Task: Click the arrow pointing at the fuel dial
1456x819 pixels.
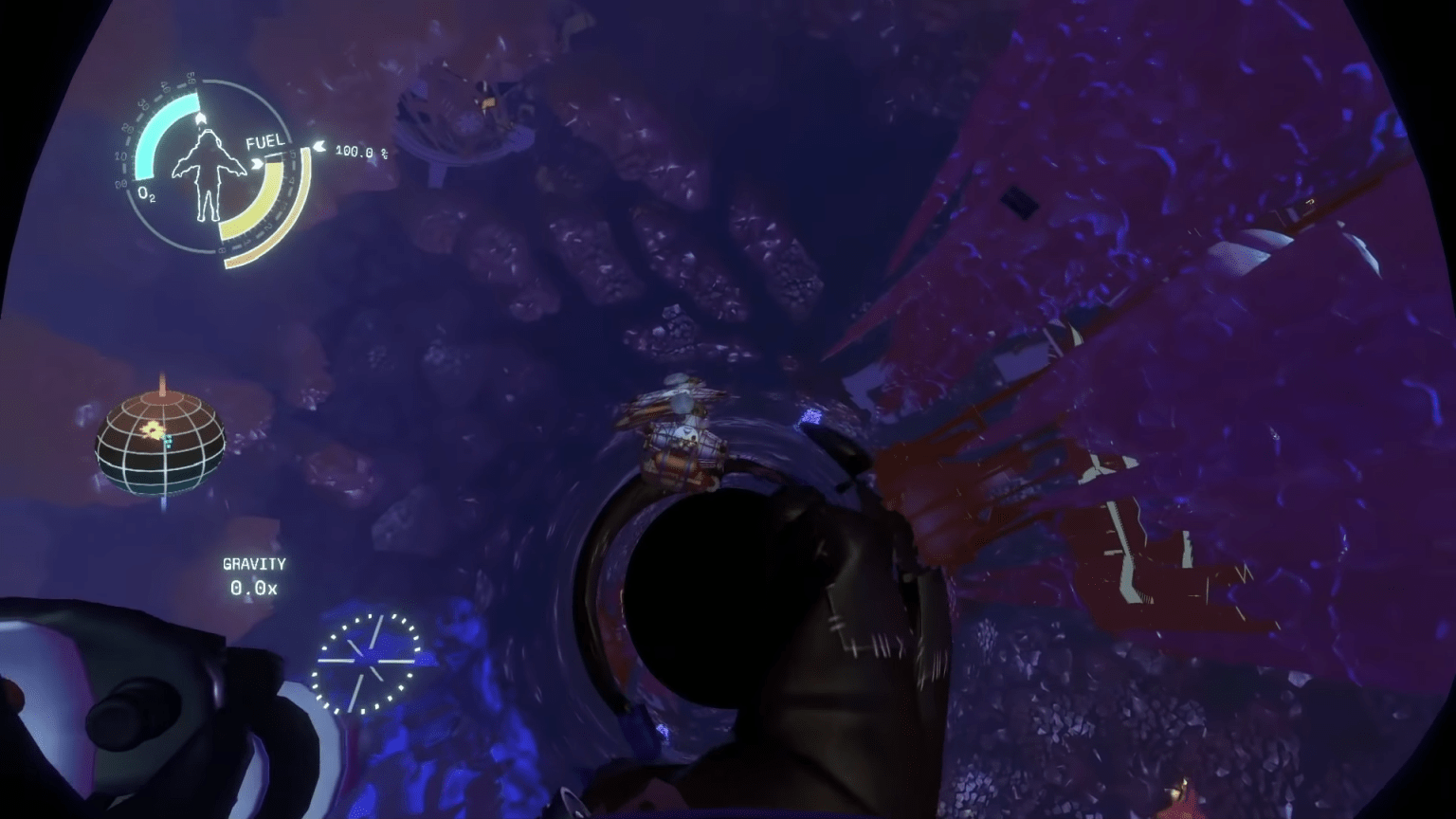Action: [257, 163]
